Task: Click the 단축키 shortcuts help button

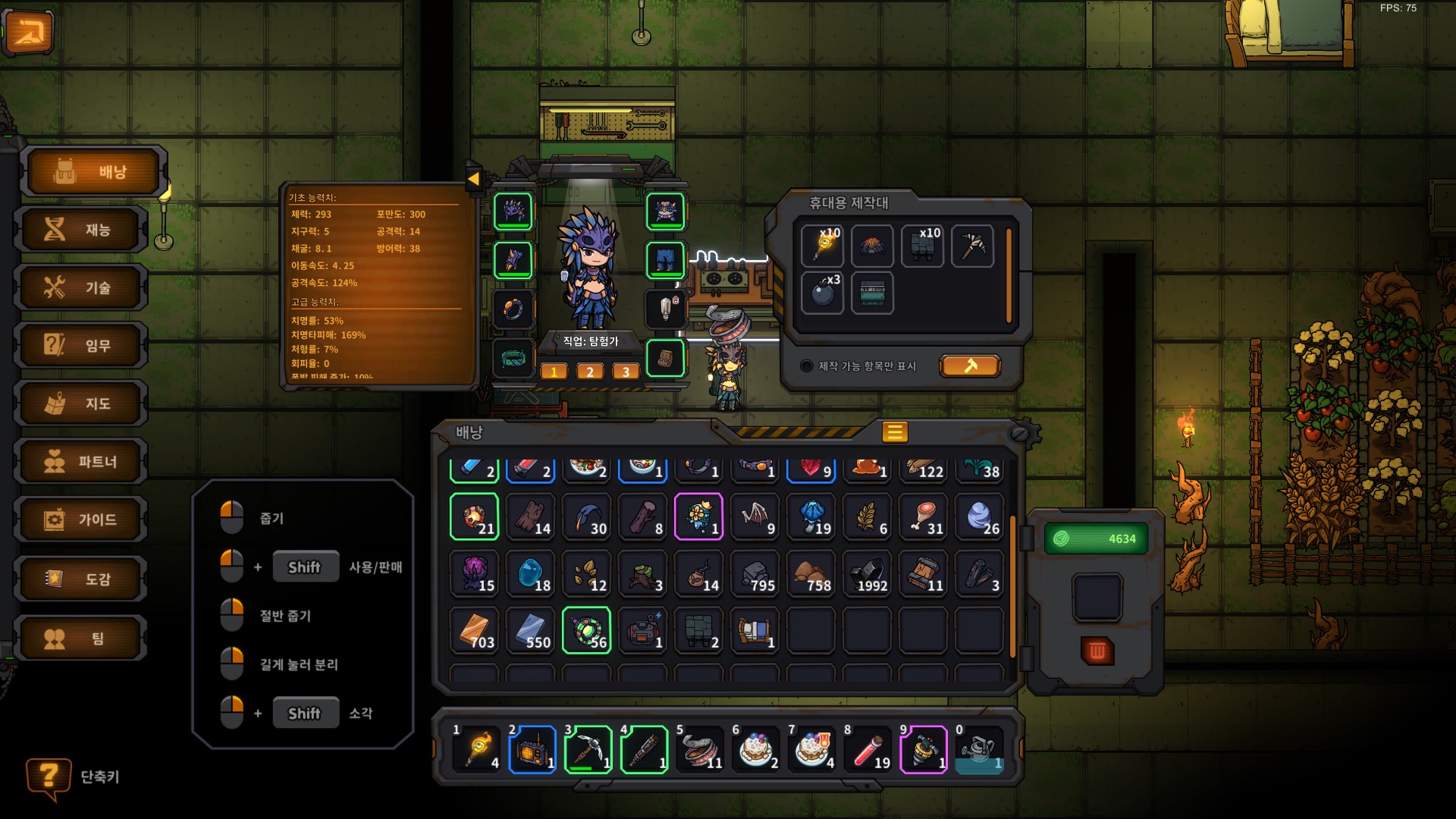Action: point(49,777)
